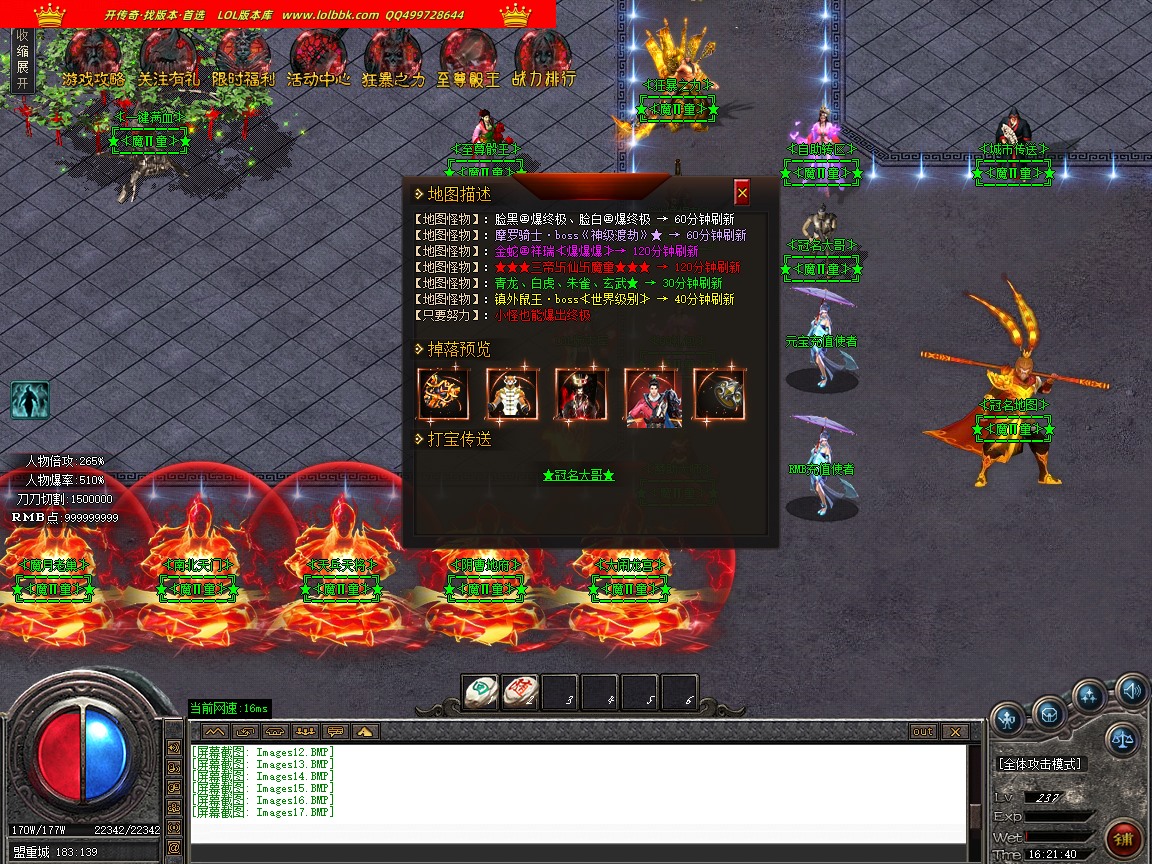The width and height of the screenshot is (1152, 864).
Task: Open the red 铺 shop button
Action: [x=1124, y=838]
